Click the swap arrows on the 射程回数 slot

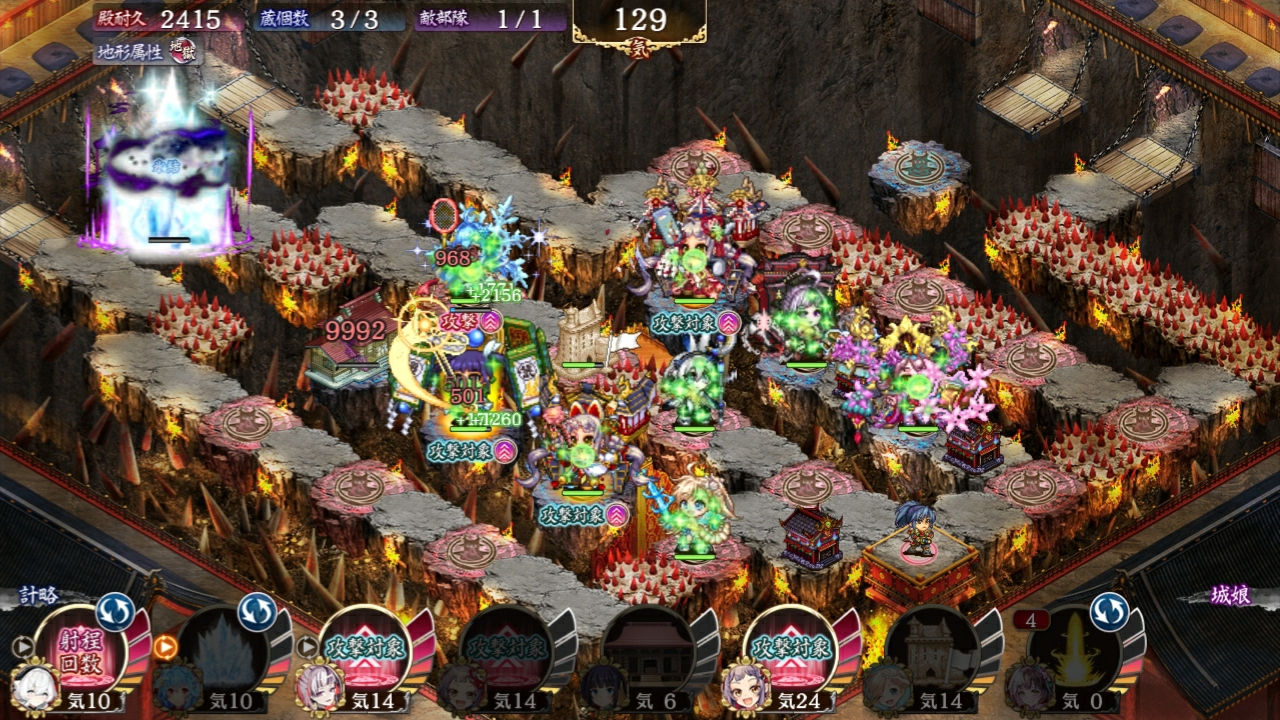tap(115, 610)
